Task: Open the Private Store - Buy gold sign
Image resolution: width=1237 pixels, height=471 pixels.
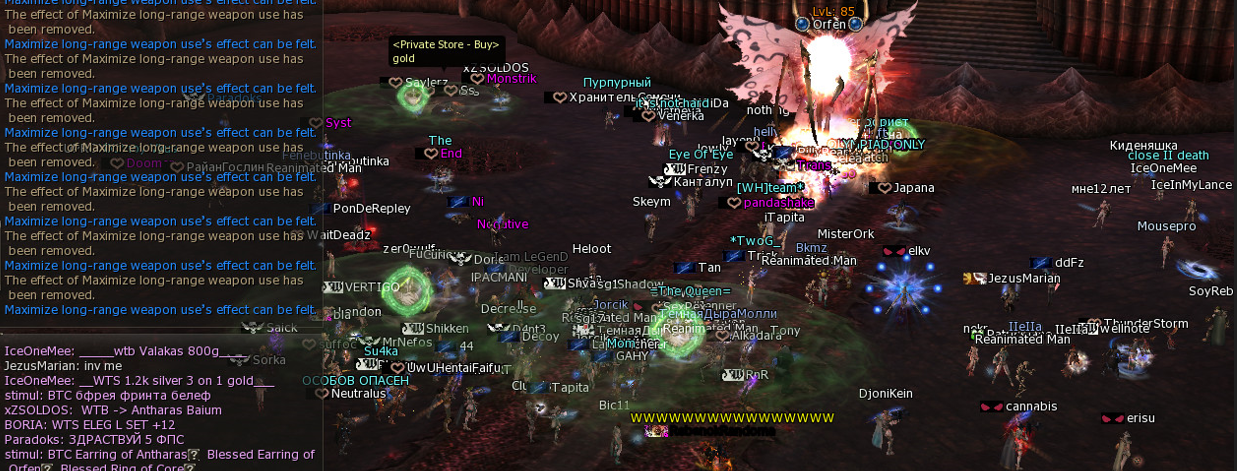Action: tap(444, 51)
